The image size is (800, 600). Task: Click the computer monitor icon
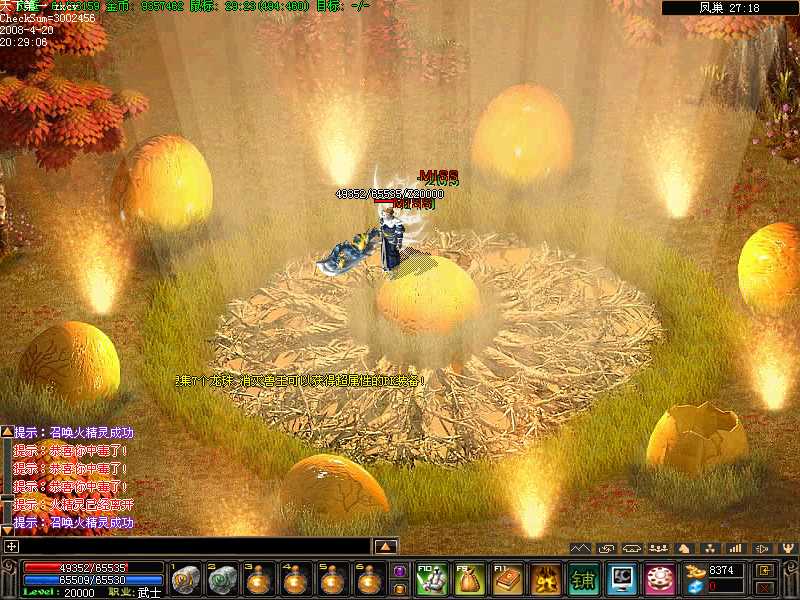coord(622,579)
